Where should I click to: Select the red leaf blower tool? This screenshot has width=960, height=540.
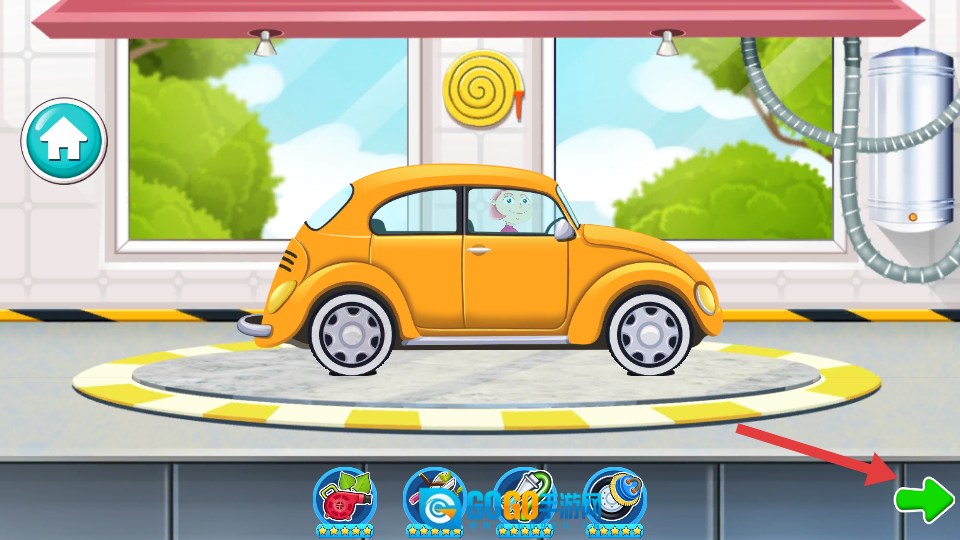click(x=344, y=496)
